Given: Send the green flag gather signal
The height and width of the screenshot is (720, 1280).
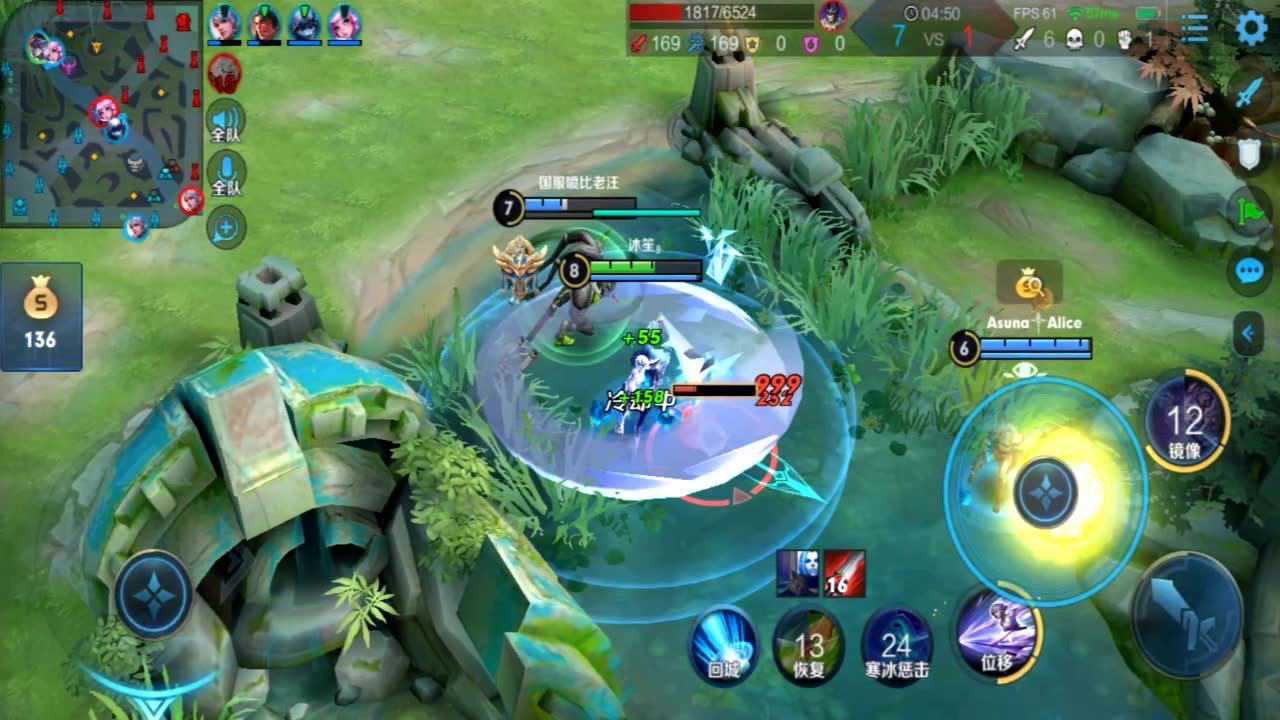Looking at the screenshot, I should [1249, 211].
